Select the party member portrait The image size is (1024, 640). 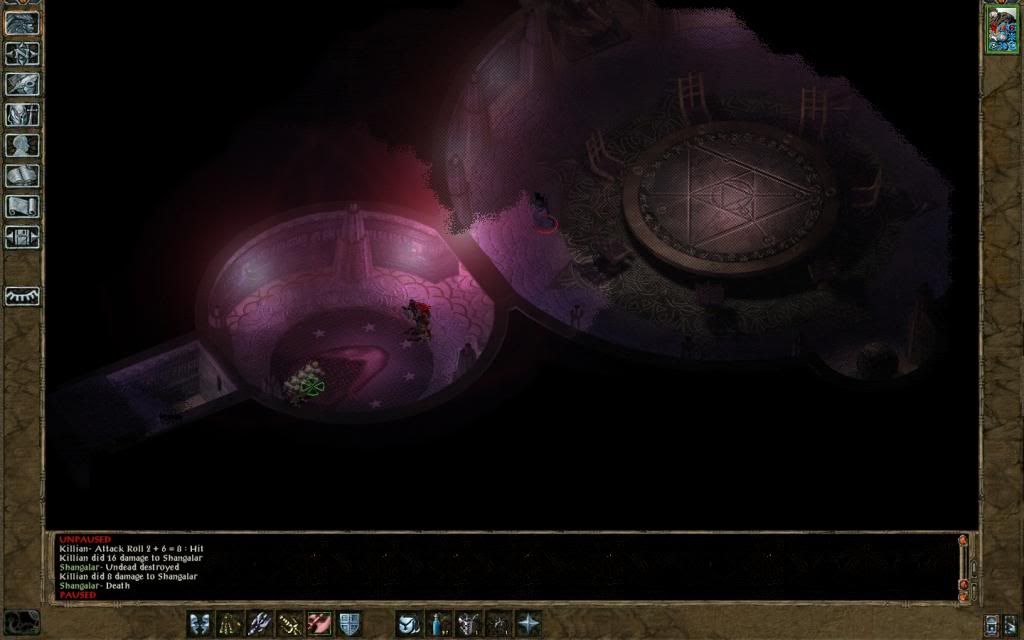pyautogui.click(x=1000, y=27)
